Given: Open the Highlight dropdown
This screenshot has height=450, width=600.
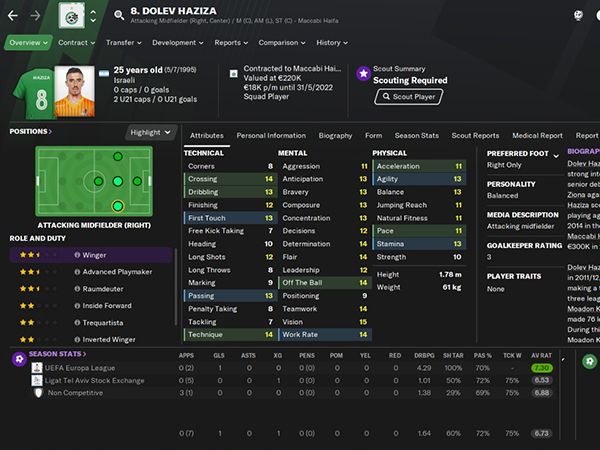Looking at the screenshot, I should coord(151,132).
